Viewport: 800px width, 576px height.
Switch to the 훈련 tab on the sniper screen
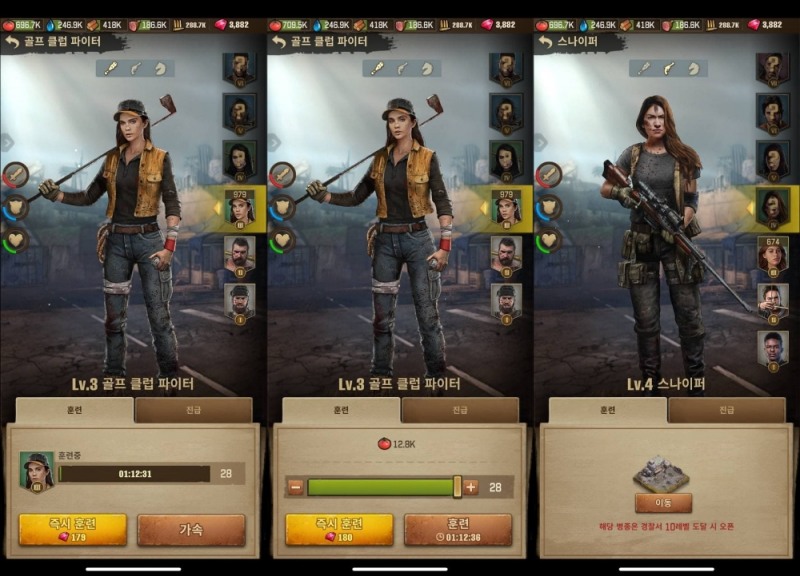606,410
